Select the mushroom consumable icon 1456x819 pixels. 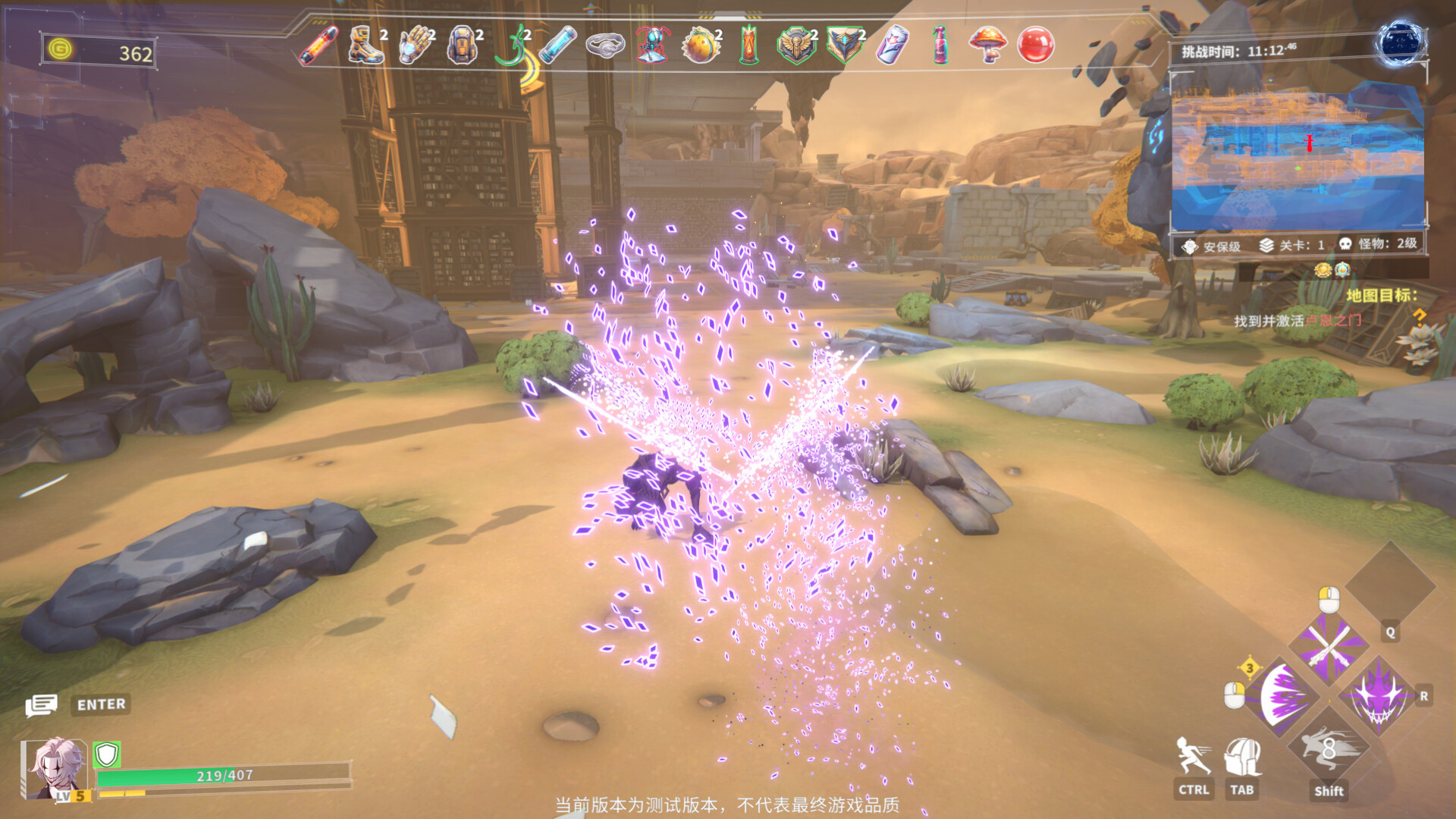pyautogui.click(x=990, y=47)
